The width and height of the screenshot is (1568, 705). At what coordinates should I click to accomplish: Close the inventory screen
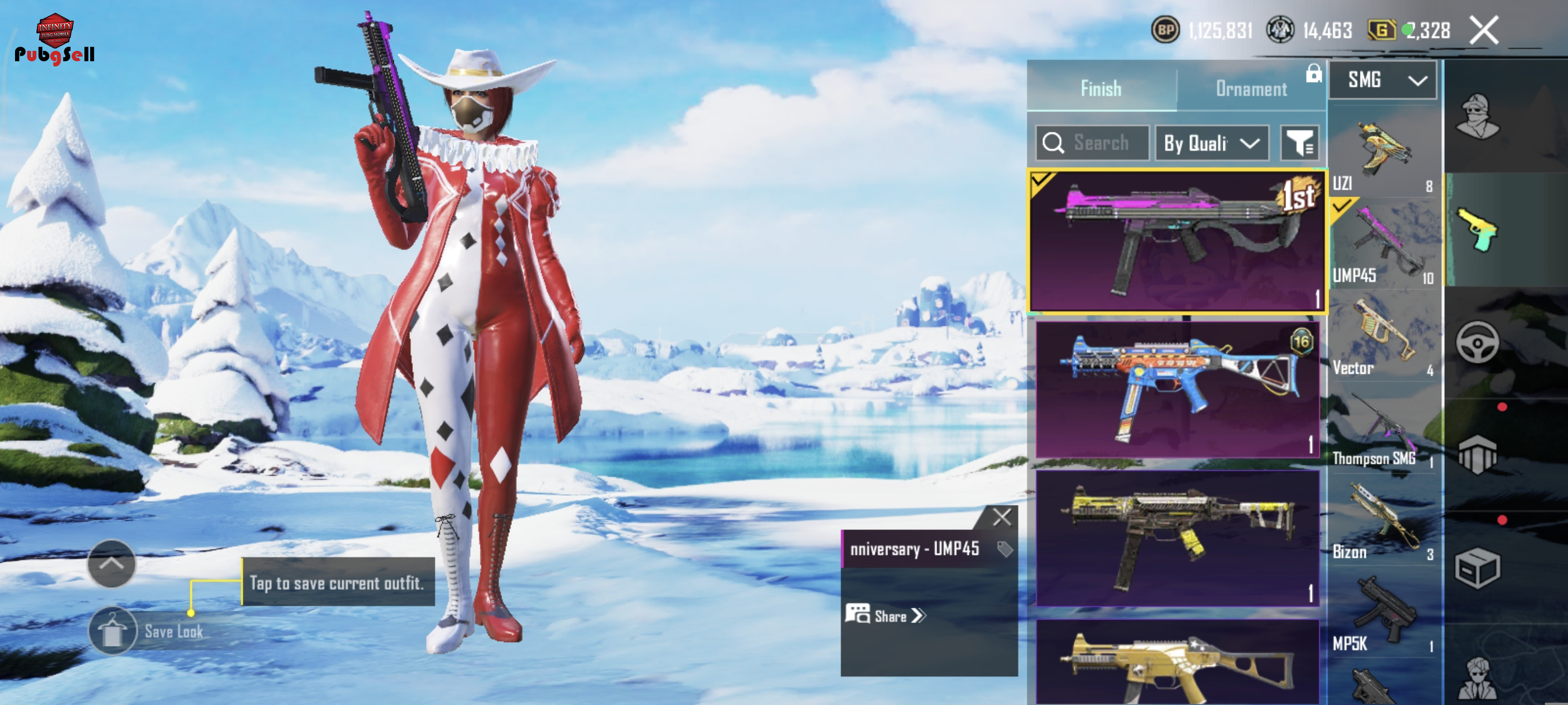[x=1484, y=31]
